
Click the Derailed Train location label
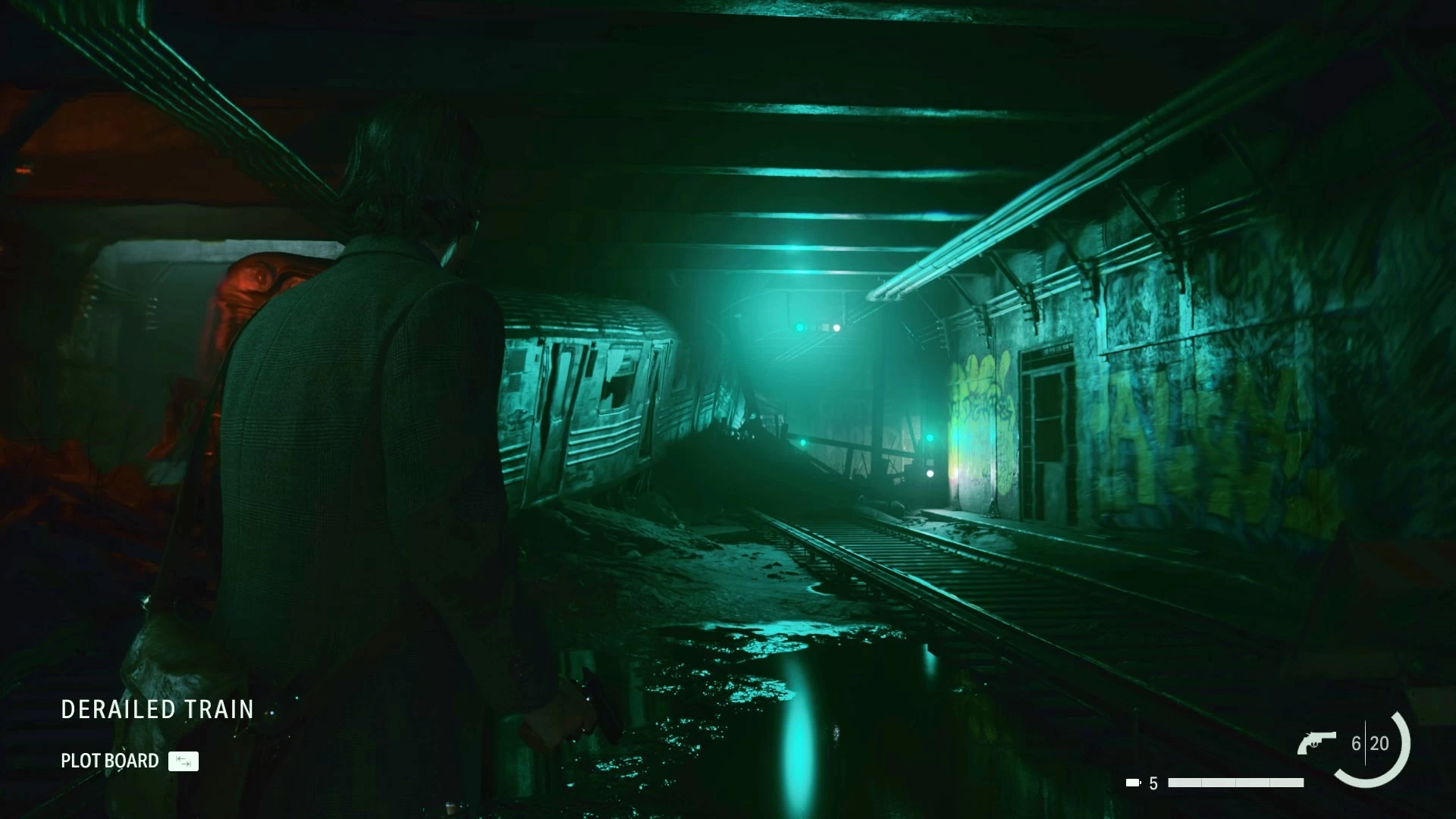(x=158, y=710)
